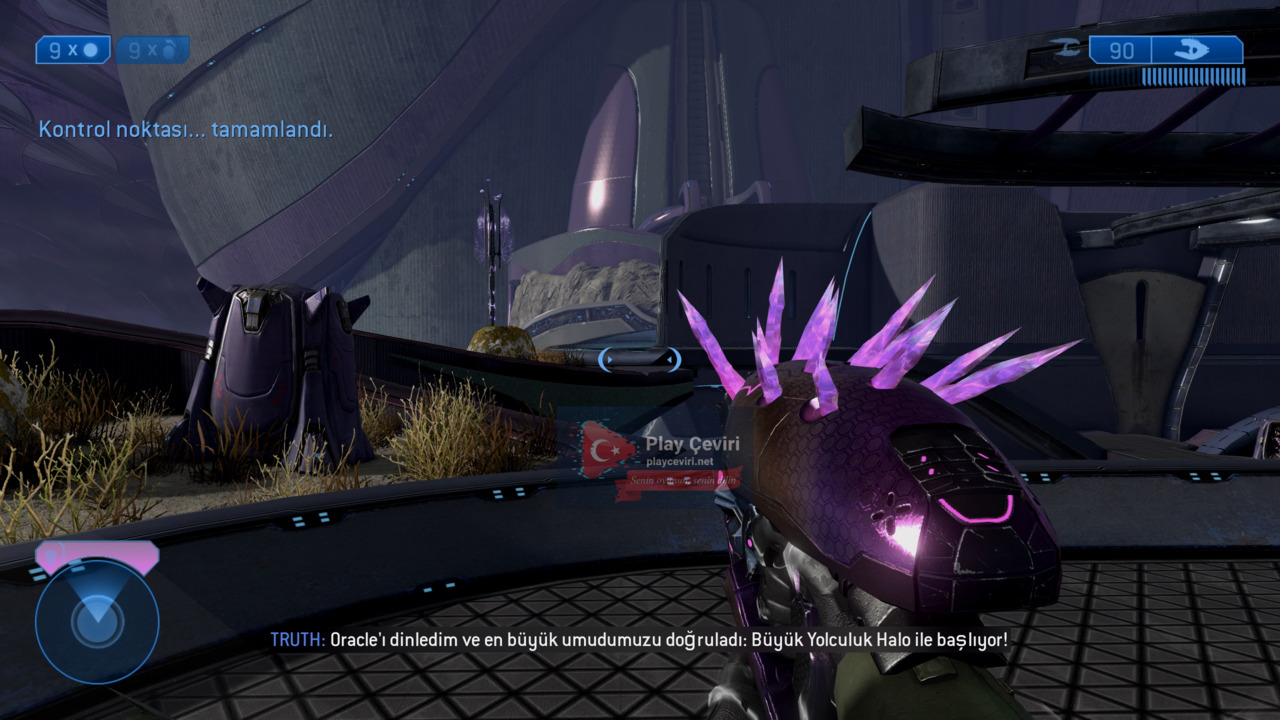The image size is (1280, 720).
Task: Click the circular motion tracker radar
Action: click(x=97, y=620)
